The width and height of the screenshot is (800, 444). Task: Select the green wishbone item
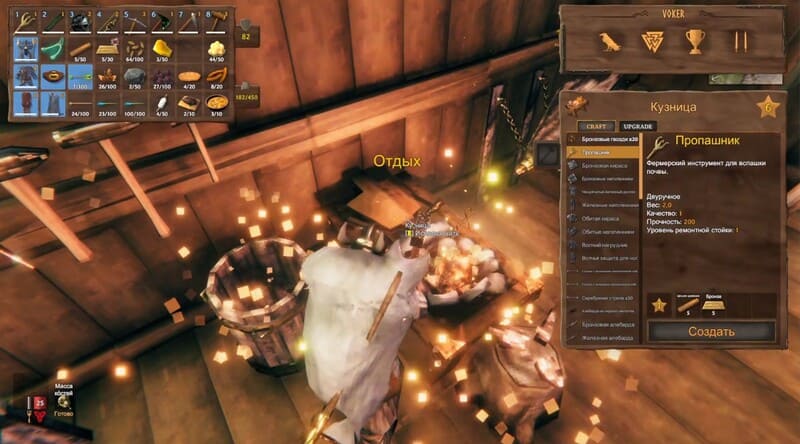(x=51, y=48)
